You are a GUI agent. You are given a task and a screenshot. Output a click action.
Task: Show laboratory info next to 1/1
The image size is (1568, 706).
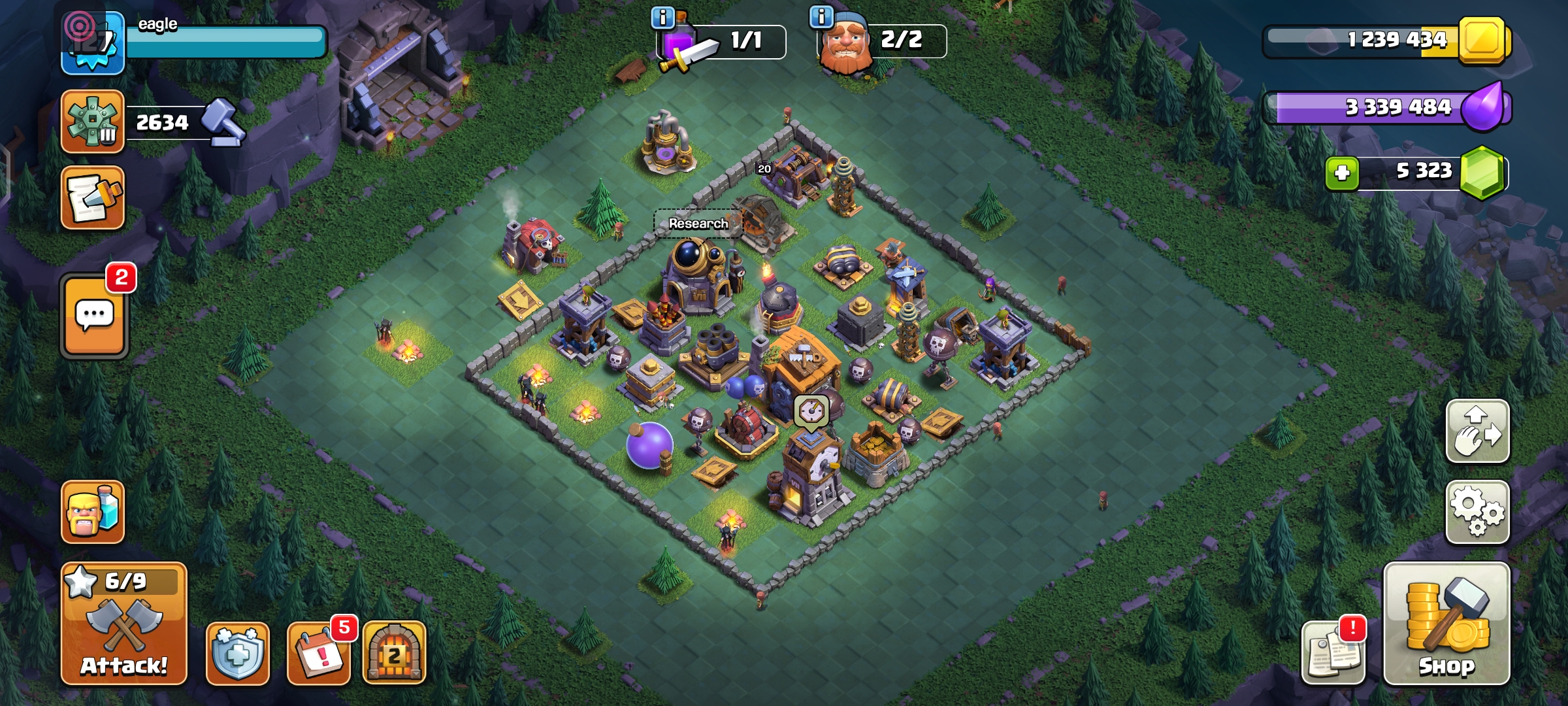[662, 18]
